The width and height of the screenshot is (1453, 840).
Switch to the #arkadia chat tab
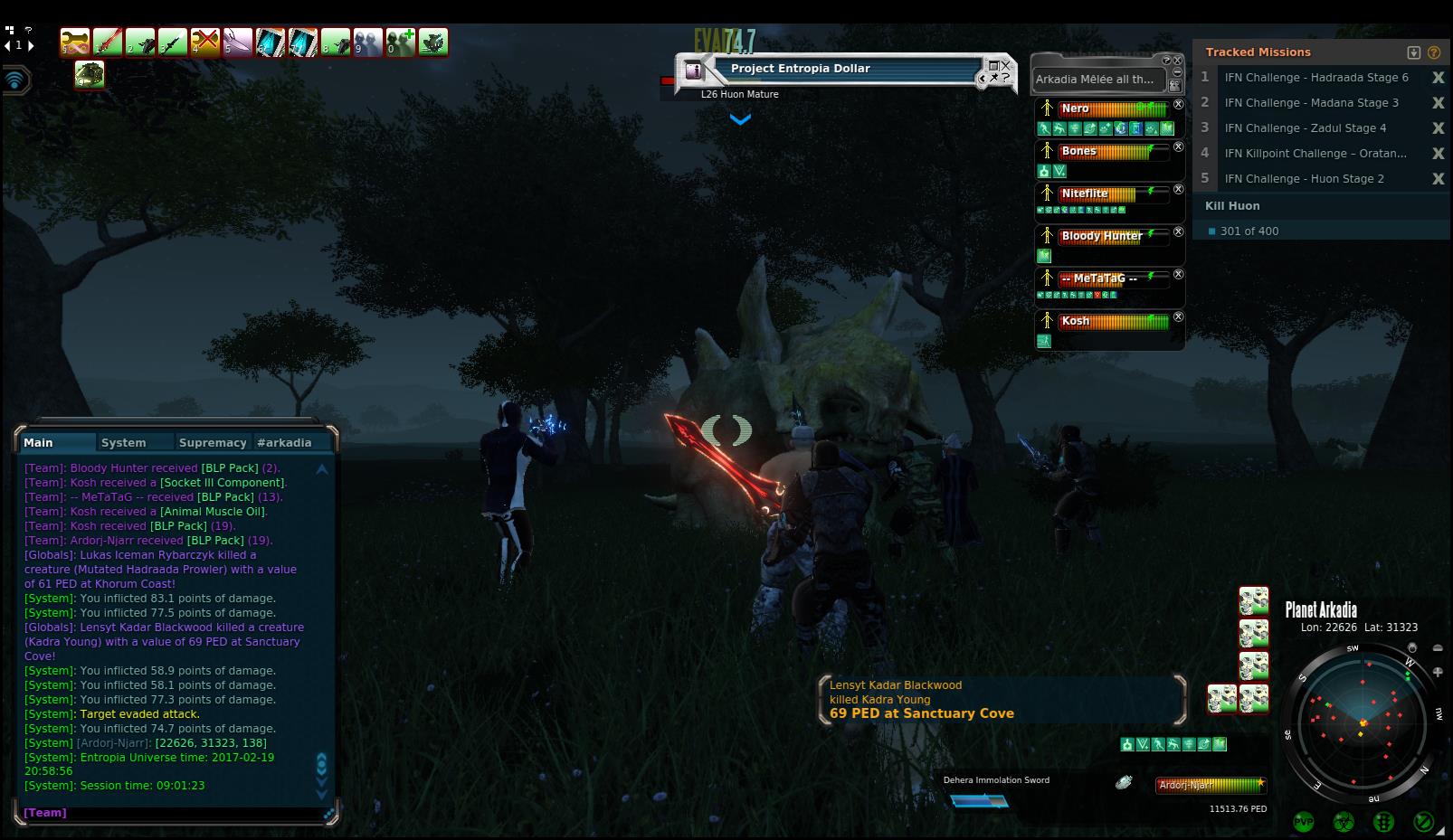coord(284,442)
